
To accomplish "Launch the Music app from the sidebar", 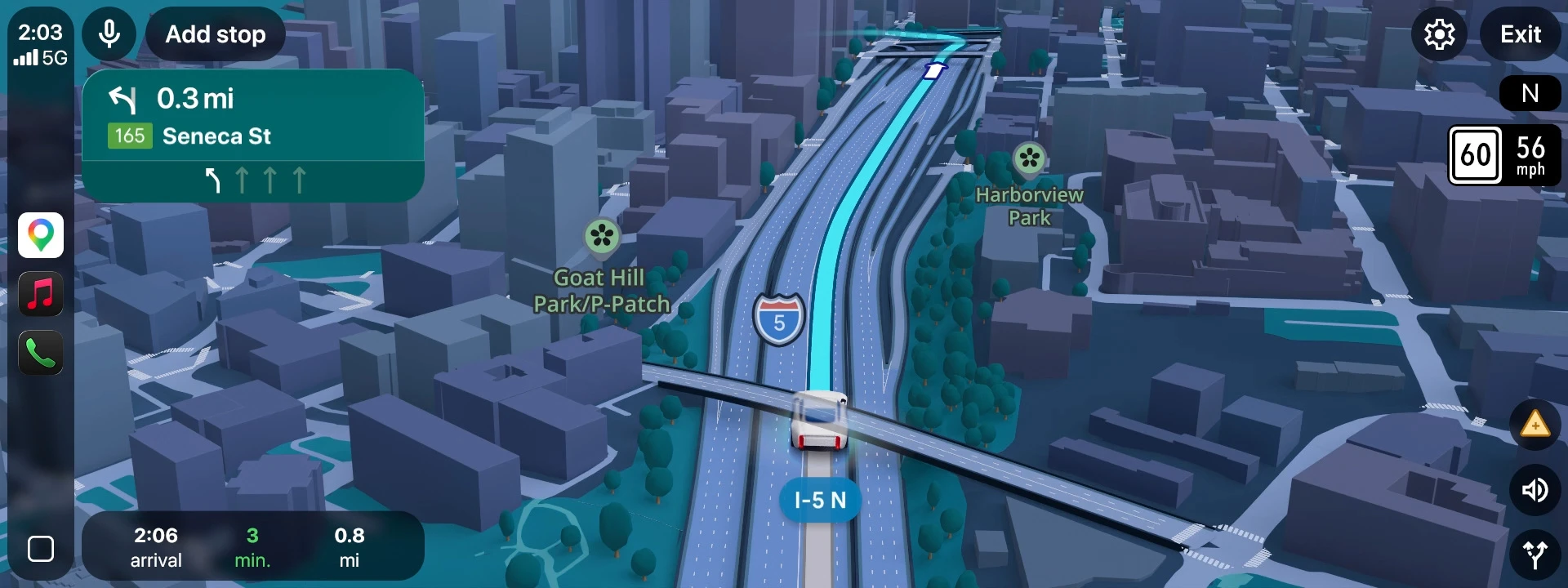I will pos(41,294).
